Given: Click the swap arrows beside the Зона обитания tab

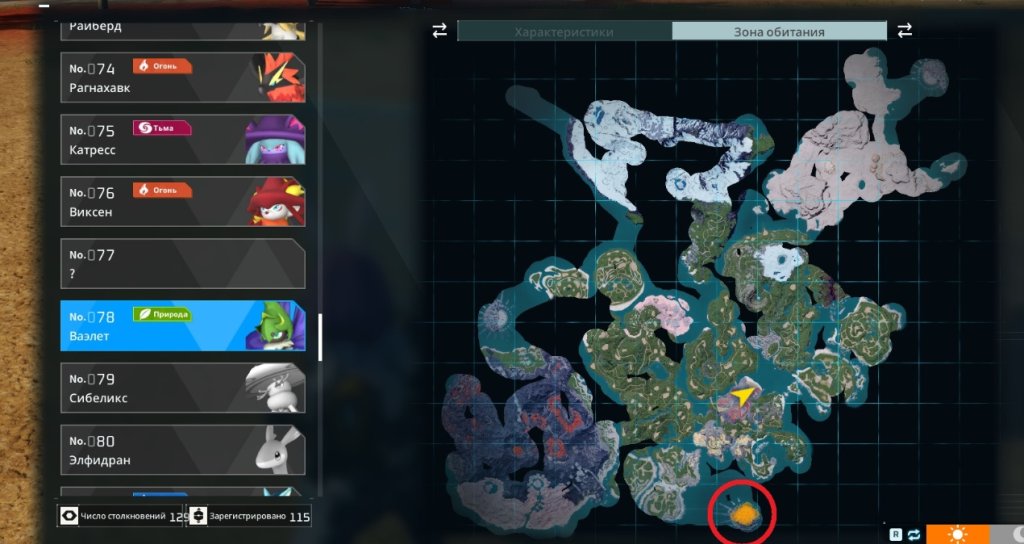Looking at the screenshot, I should (905, 31).
